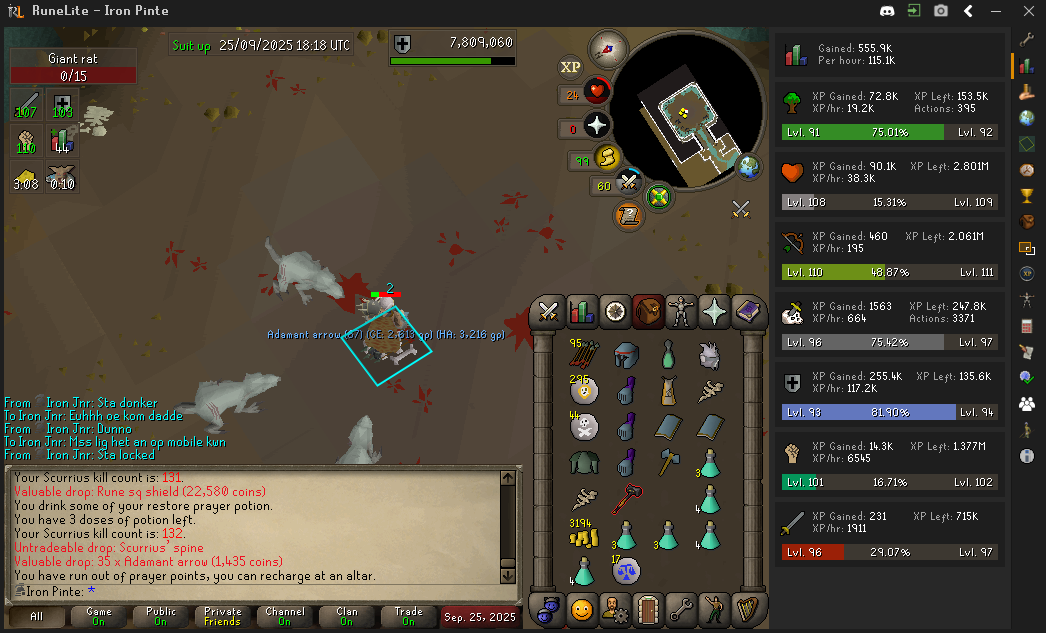This screenshot has width=1046, height=633.
Task: Pick the blue scales rune stack
Action: [626, 573]
